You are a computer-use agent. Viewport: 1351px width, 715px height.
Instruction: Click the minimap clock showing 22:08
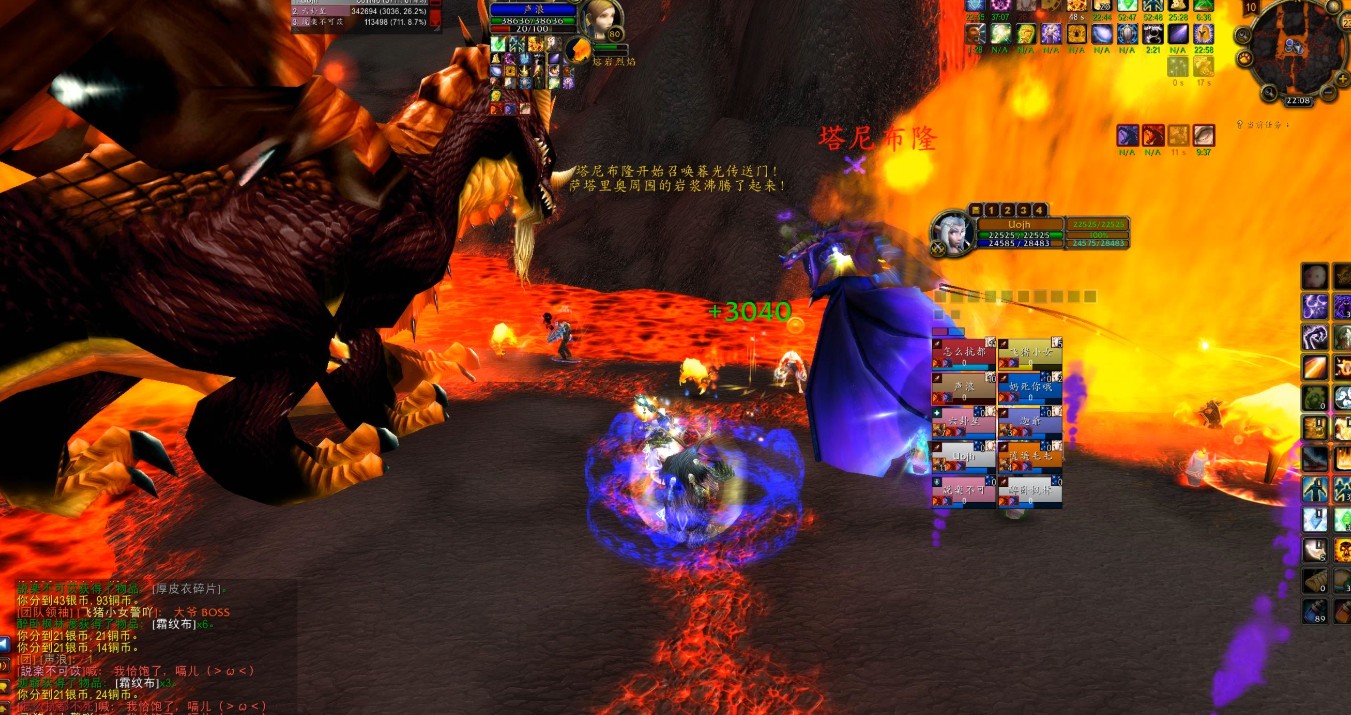1298,100
